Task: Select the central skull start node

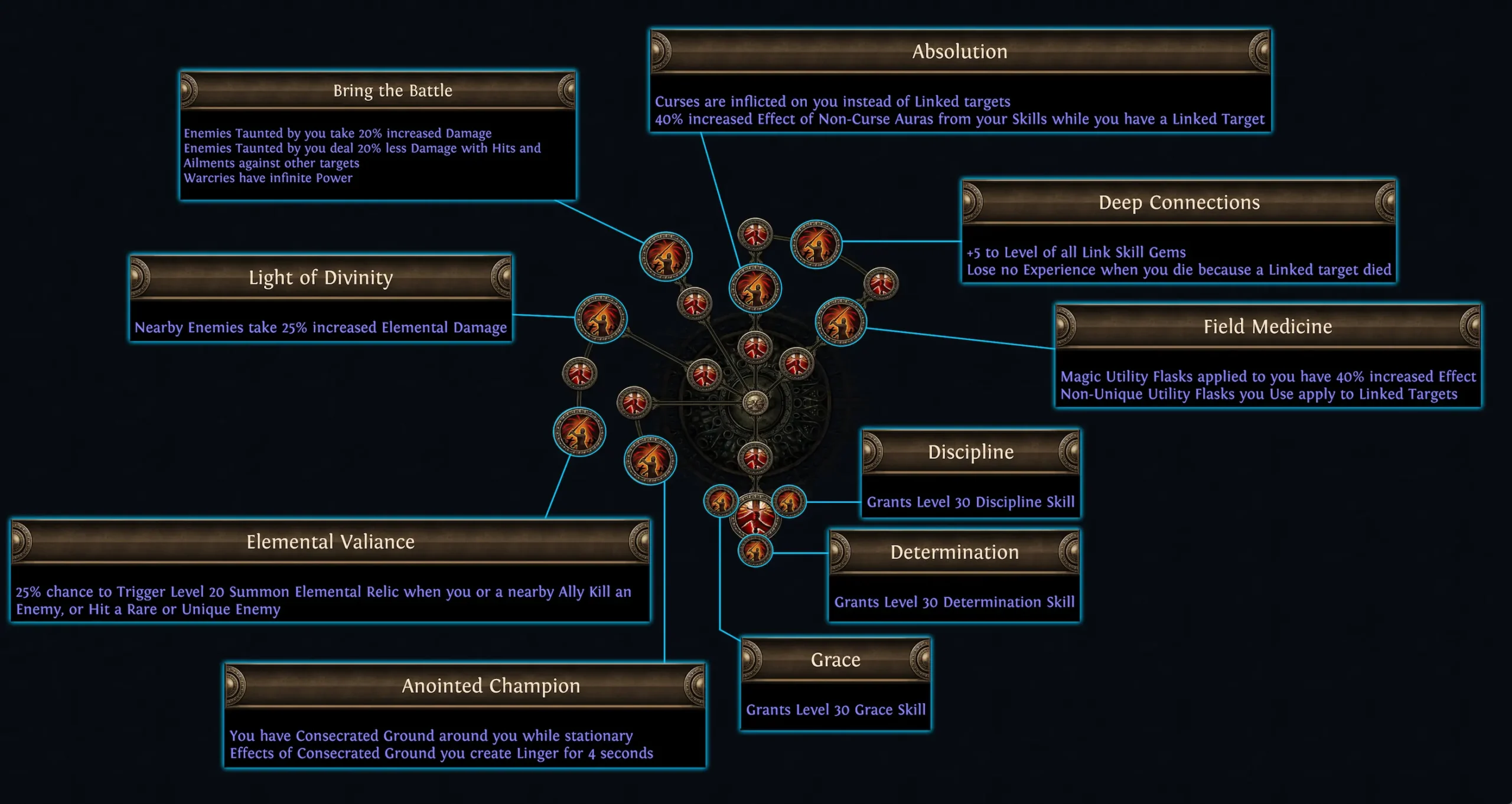Action: [x=756, y=403]
